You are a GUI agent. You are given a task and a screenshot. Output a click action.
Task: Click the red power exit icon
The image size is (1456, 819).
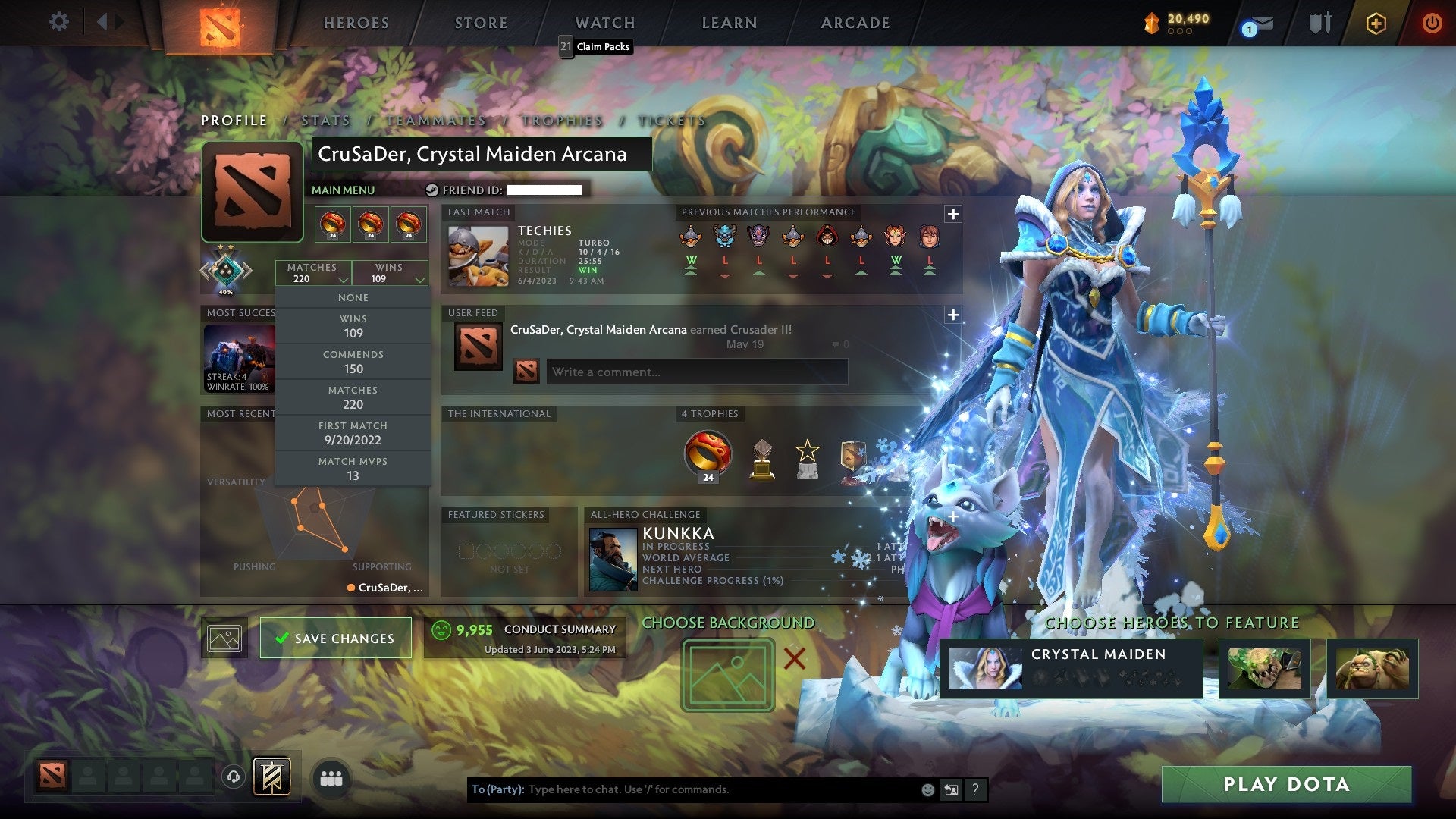pyautogui.click(x=1432, y=24)
